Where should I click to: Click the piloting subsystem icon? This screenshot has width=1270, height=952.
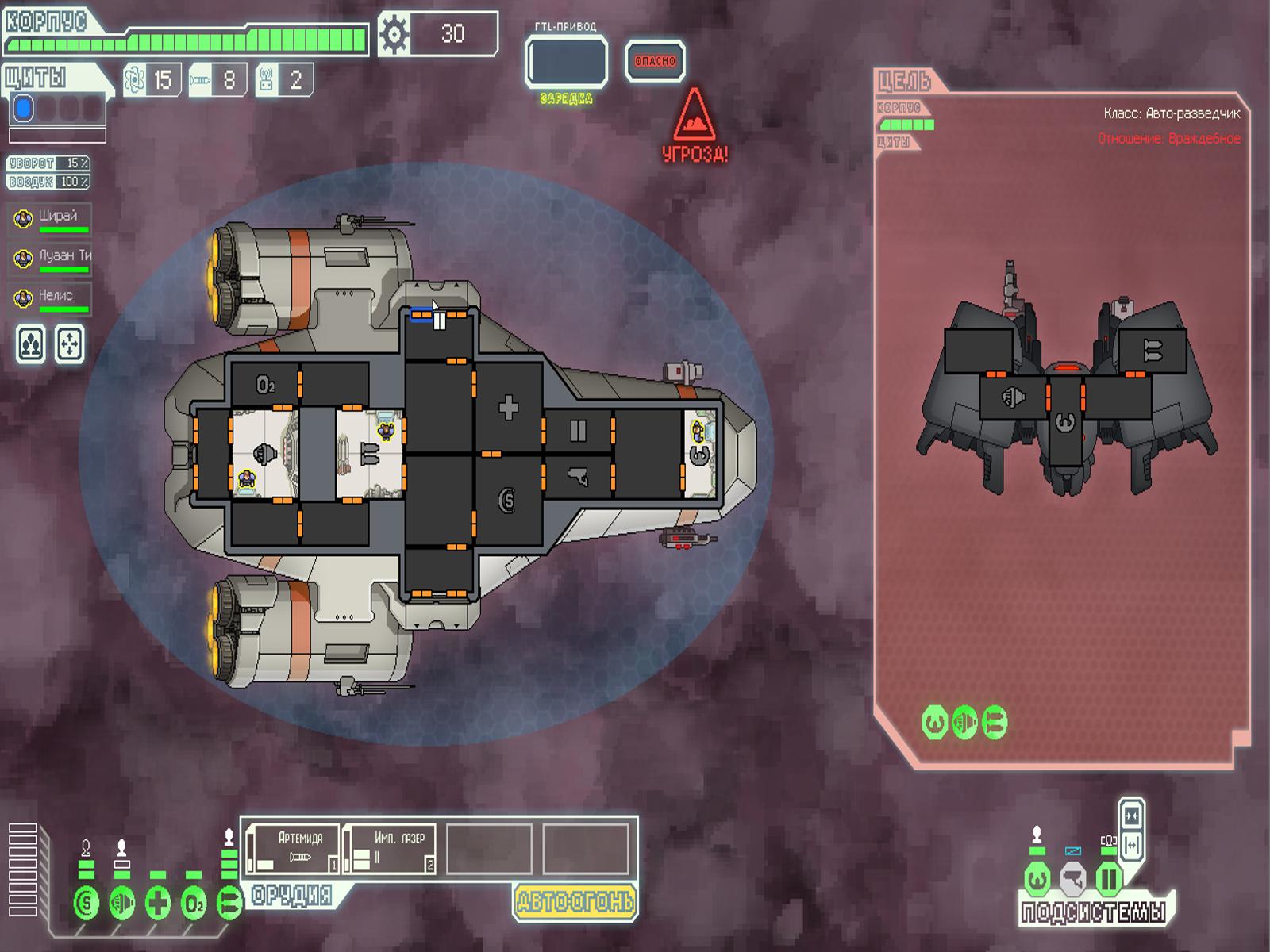coord(1037,879)
